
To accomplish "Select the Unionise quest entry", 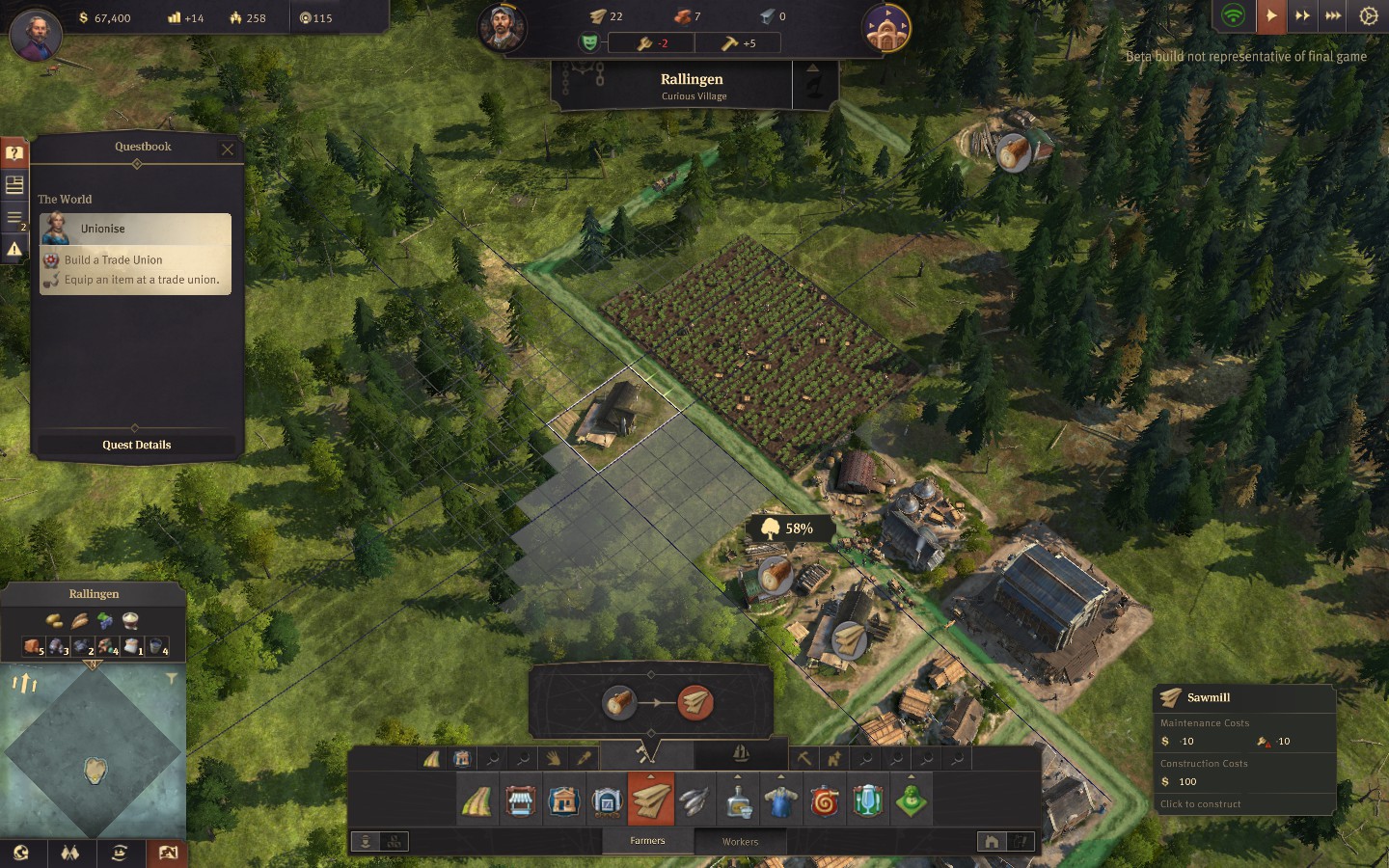I will pos(135,229).
